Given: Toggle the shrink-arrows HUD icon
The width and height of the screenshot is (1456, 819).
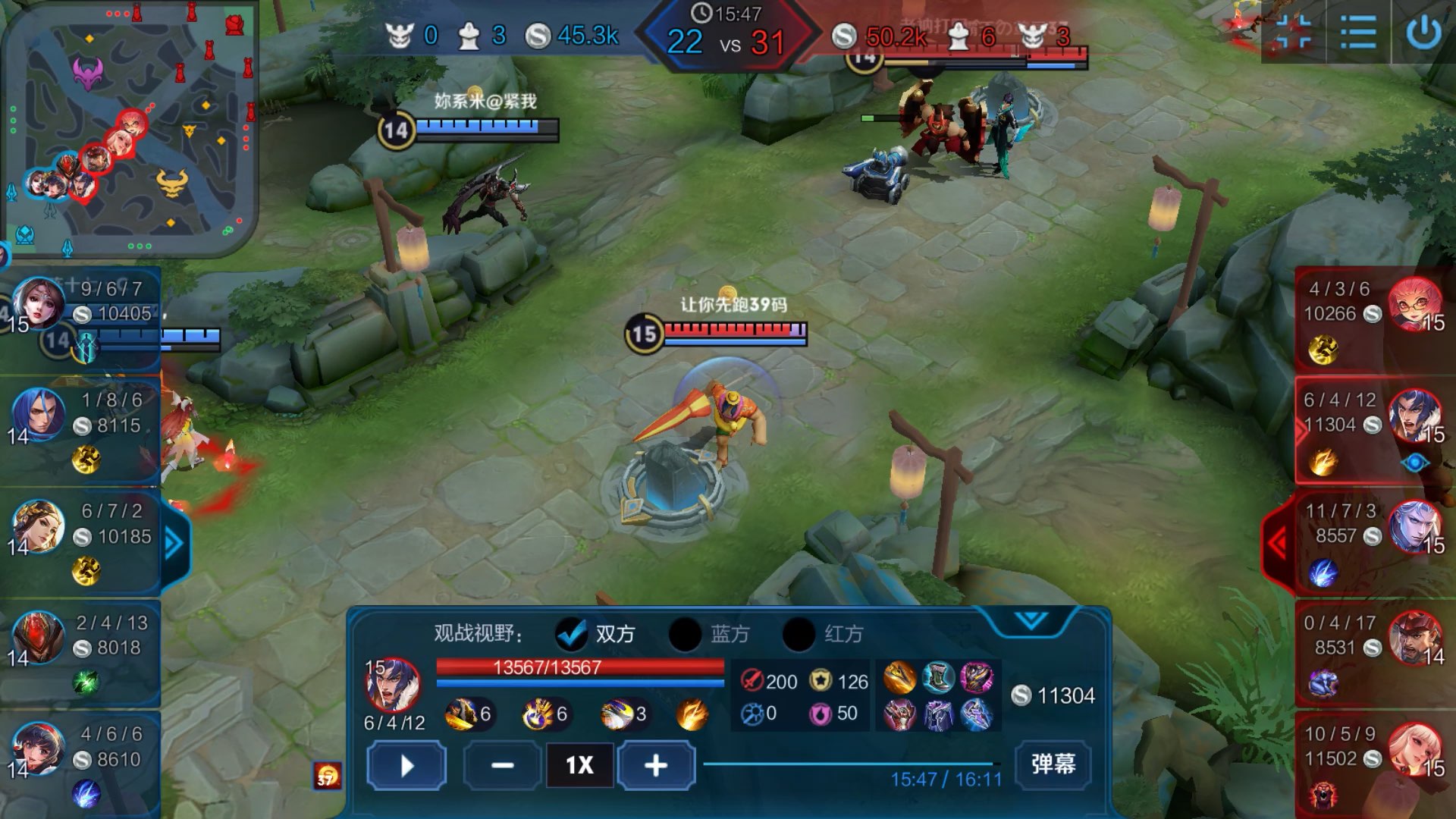Looking at the screenshot, I should (1294, 33).
